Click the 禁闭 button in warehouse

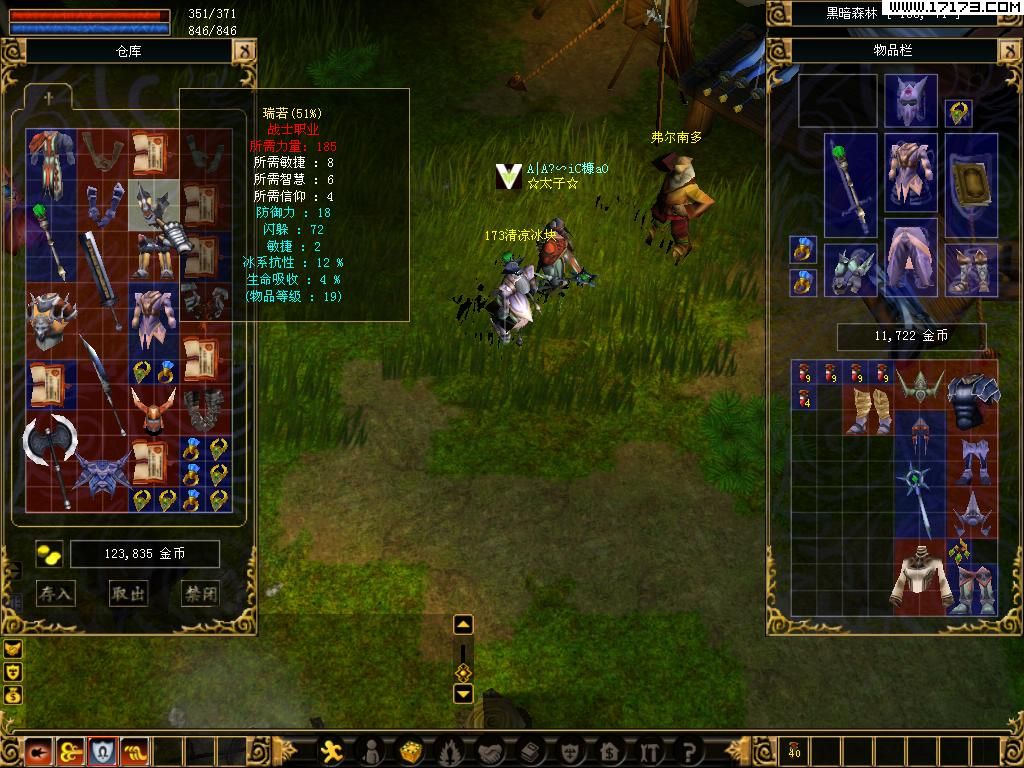tap(200, 593)
